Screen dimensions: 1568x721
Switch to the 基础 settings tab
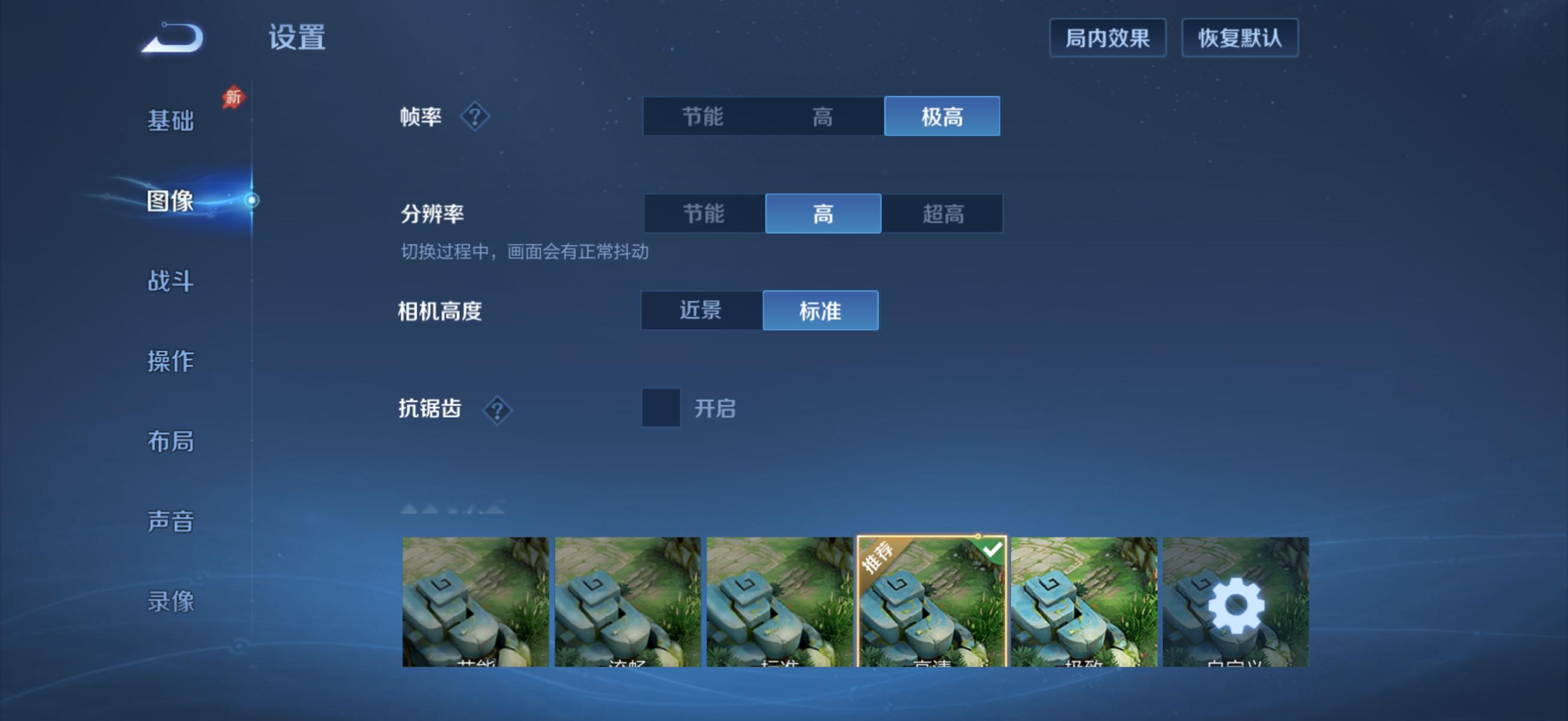[x=170, y=121]
